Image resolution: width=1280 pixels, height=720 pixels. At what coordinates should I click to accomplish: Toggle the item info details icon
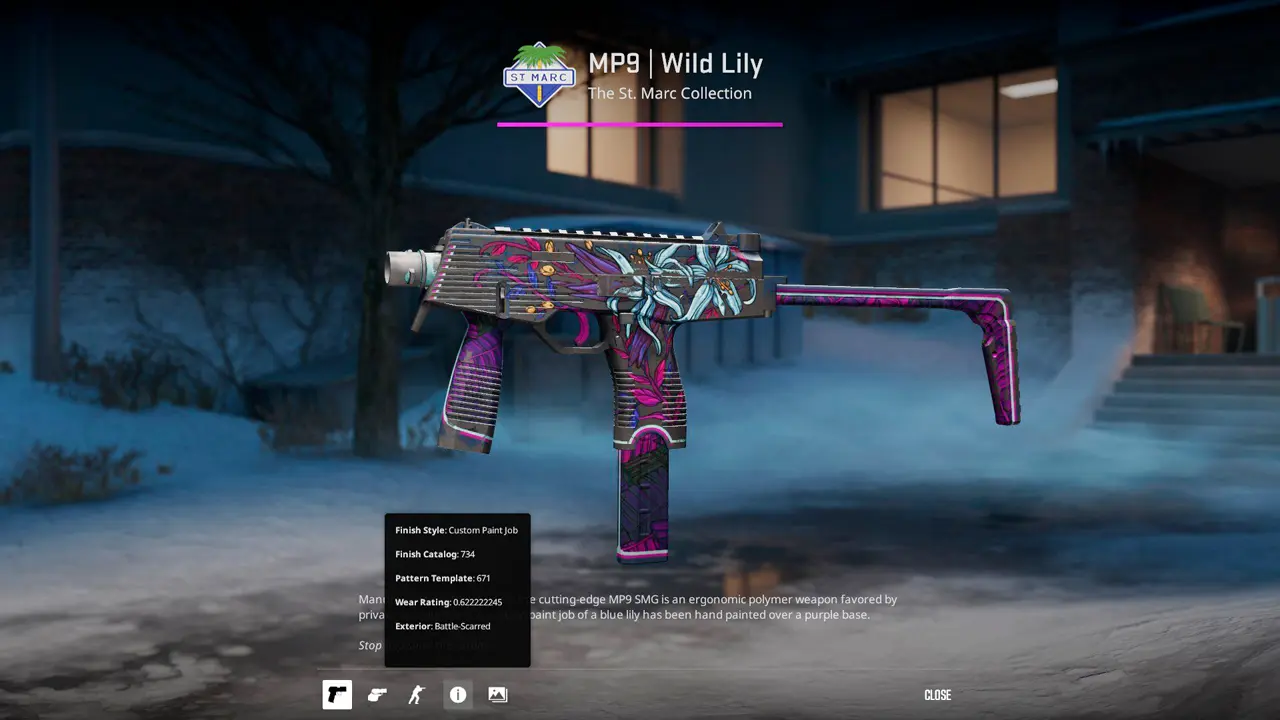[458, 694]
